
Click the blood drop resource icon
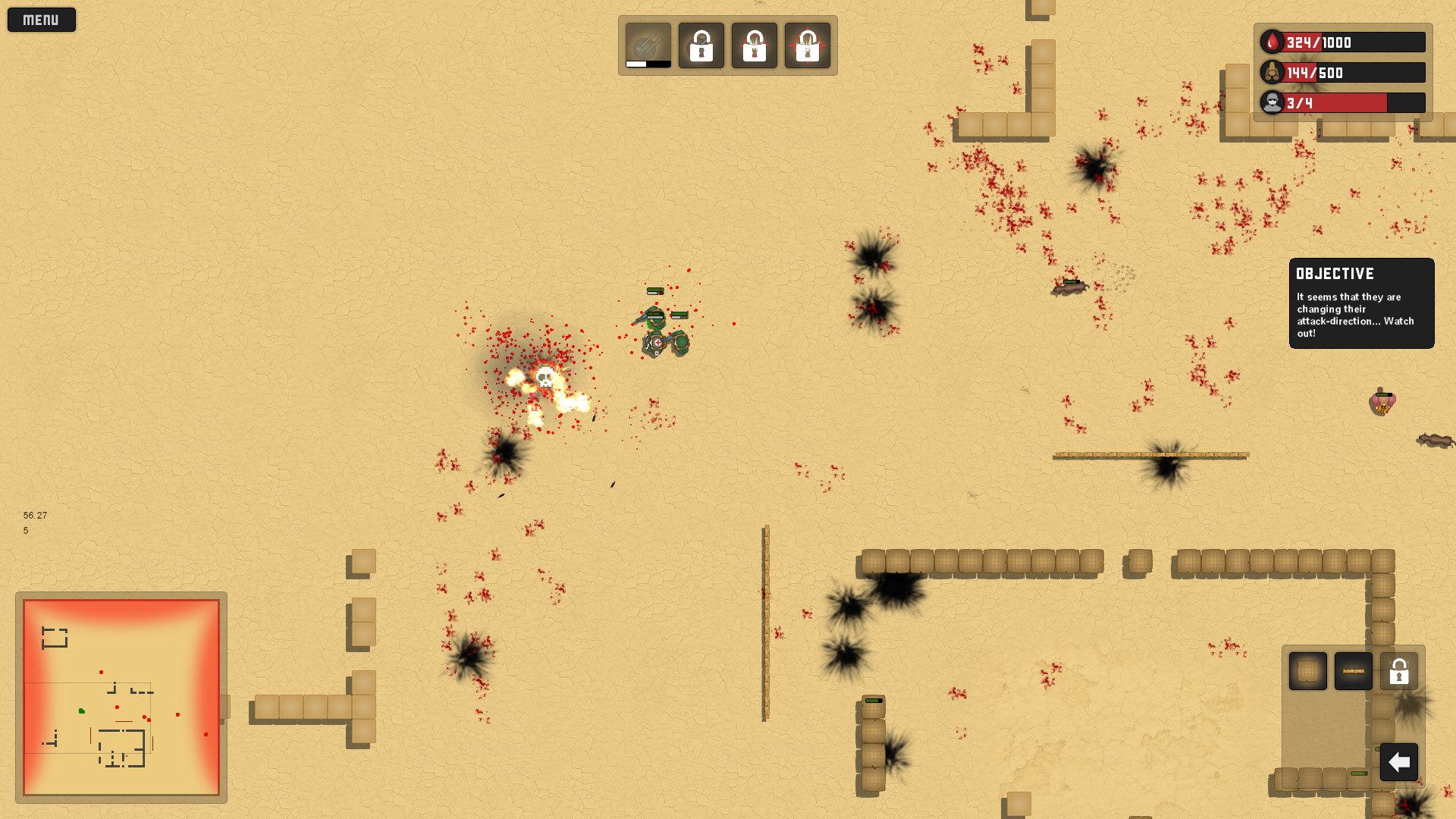click(x=1271, y=42)
